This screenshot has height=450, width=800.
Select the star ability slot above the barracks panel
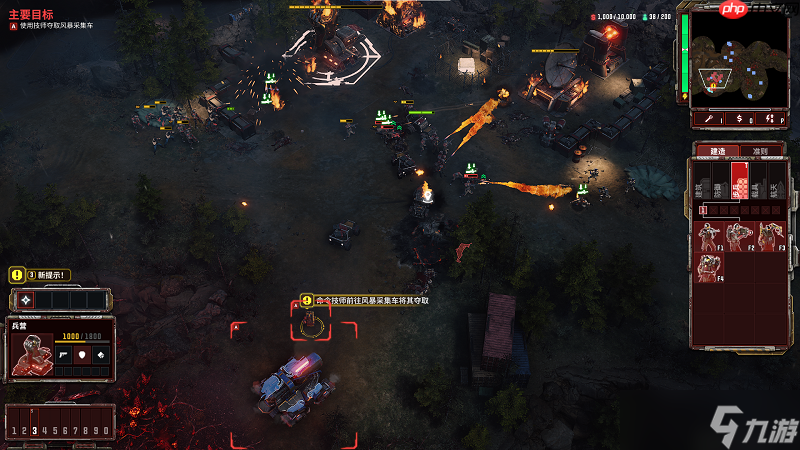25,300
